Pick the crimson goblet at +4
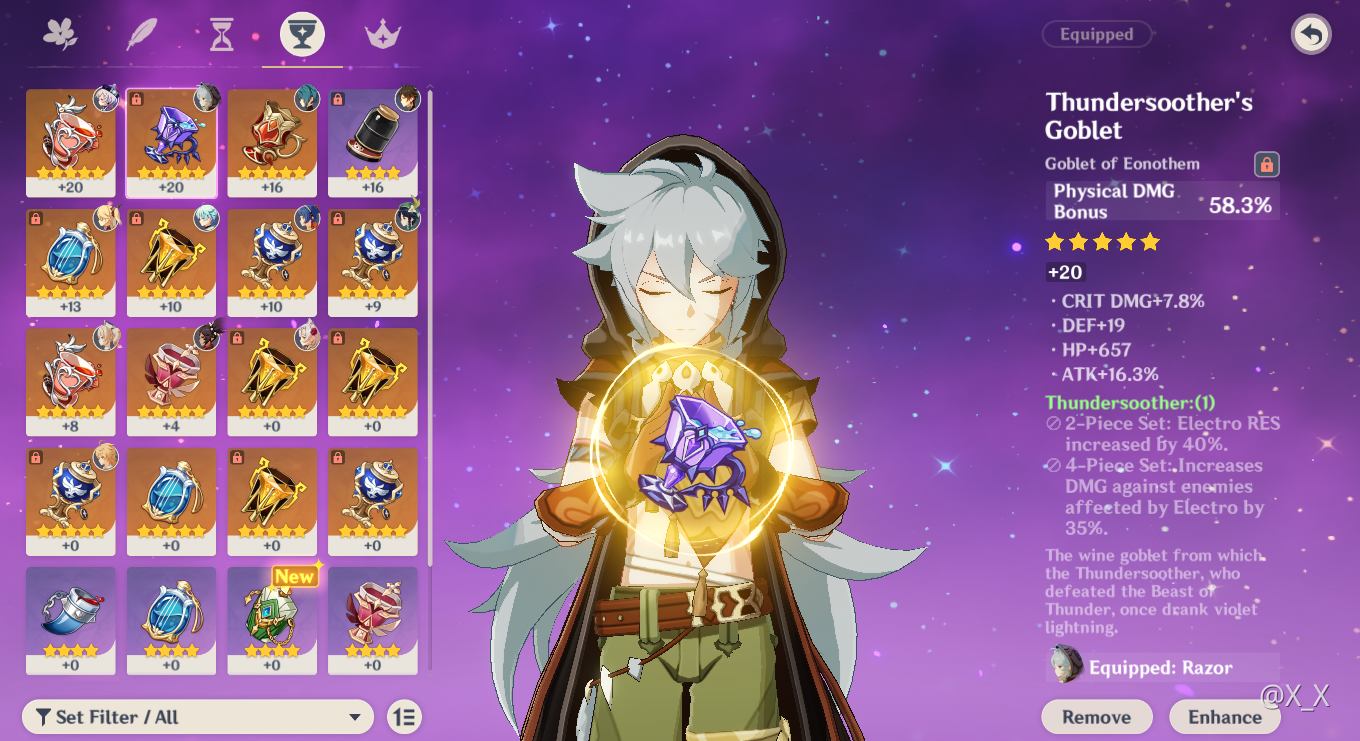The image size is (1360, 741). 171,382
